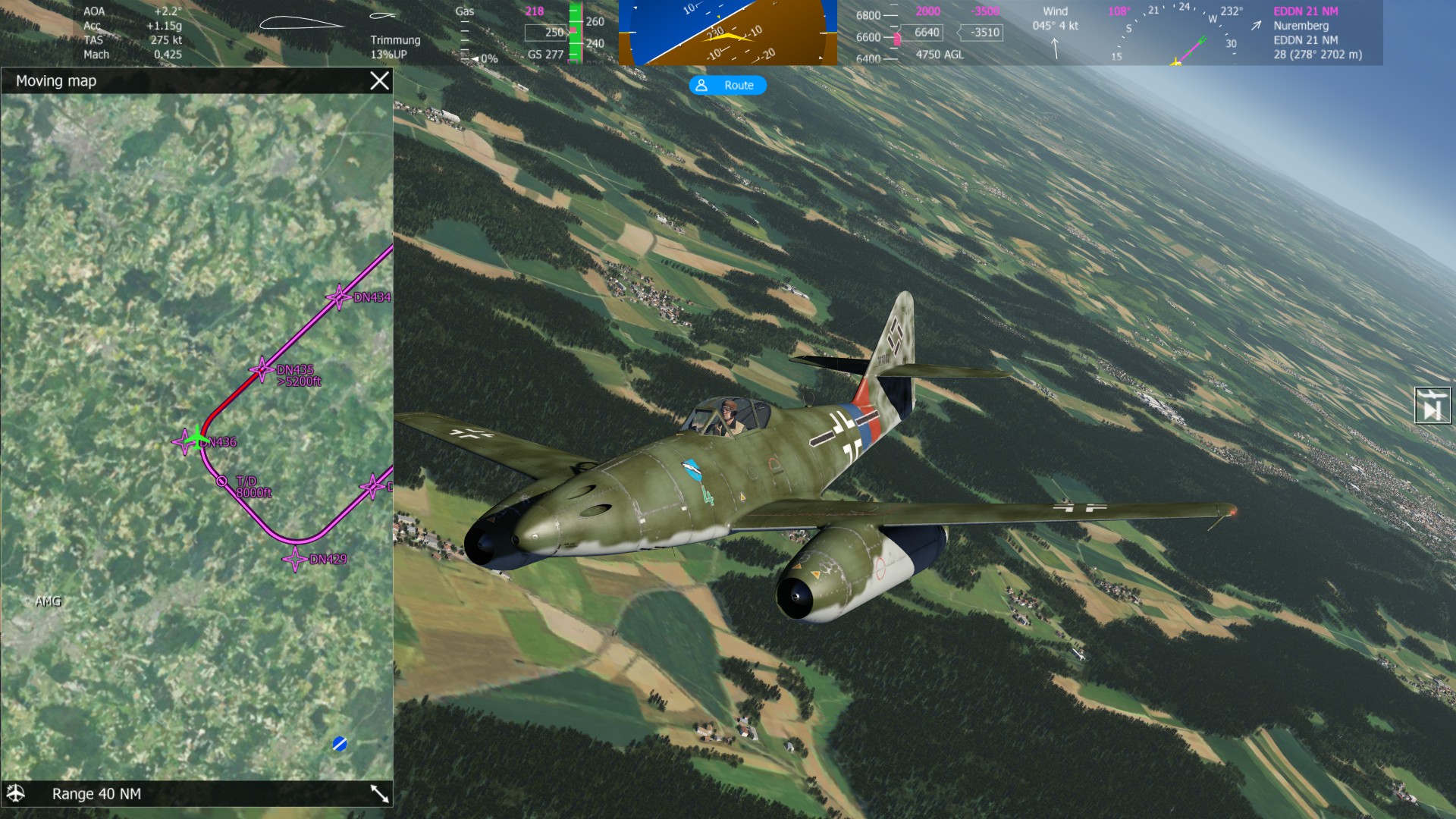
Task: Click the Trimmung trim indicator
Action: click(394, 40)
